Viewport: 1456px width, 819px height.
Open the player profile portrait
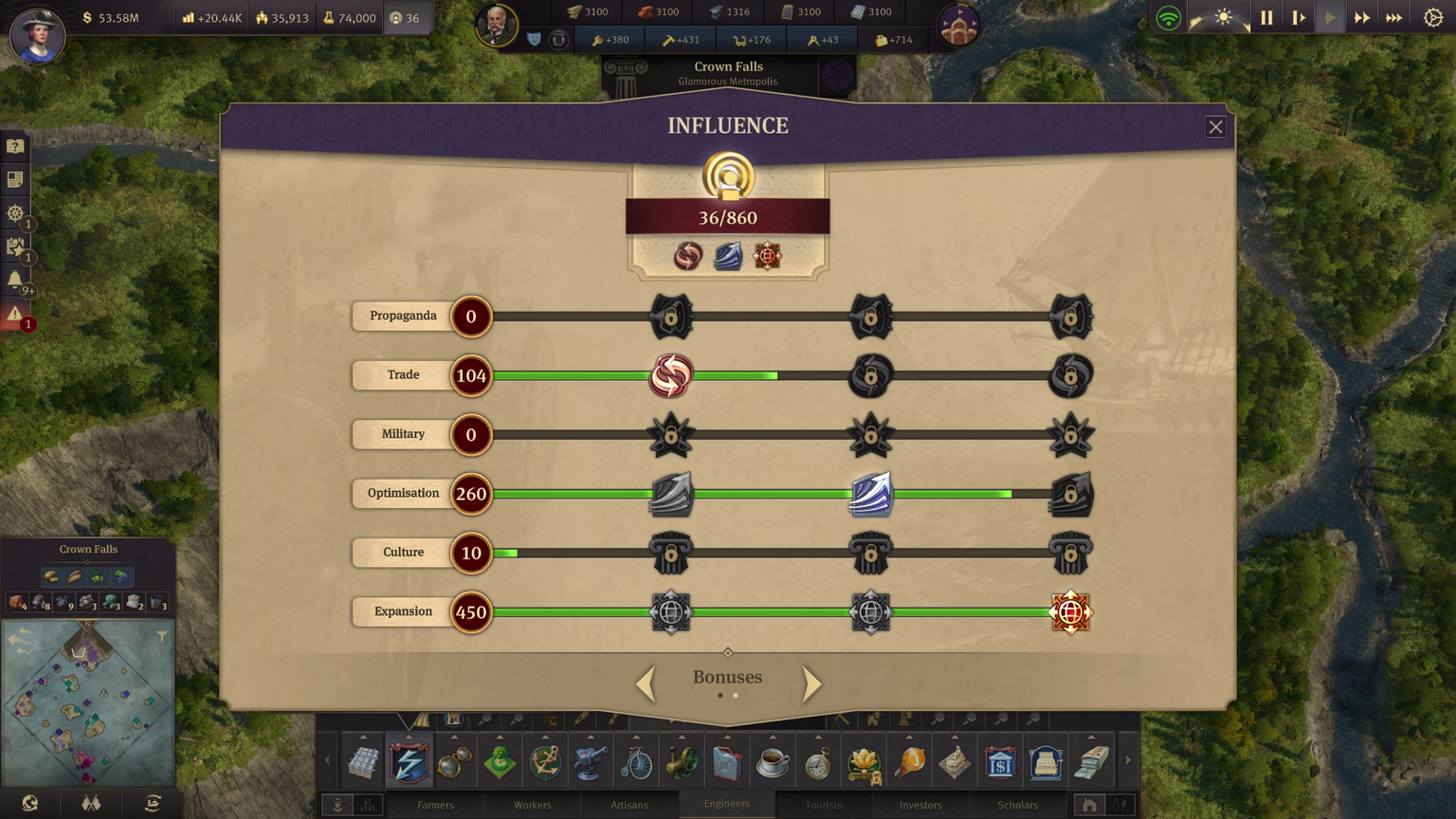point(37,34)
